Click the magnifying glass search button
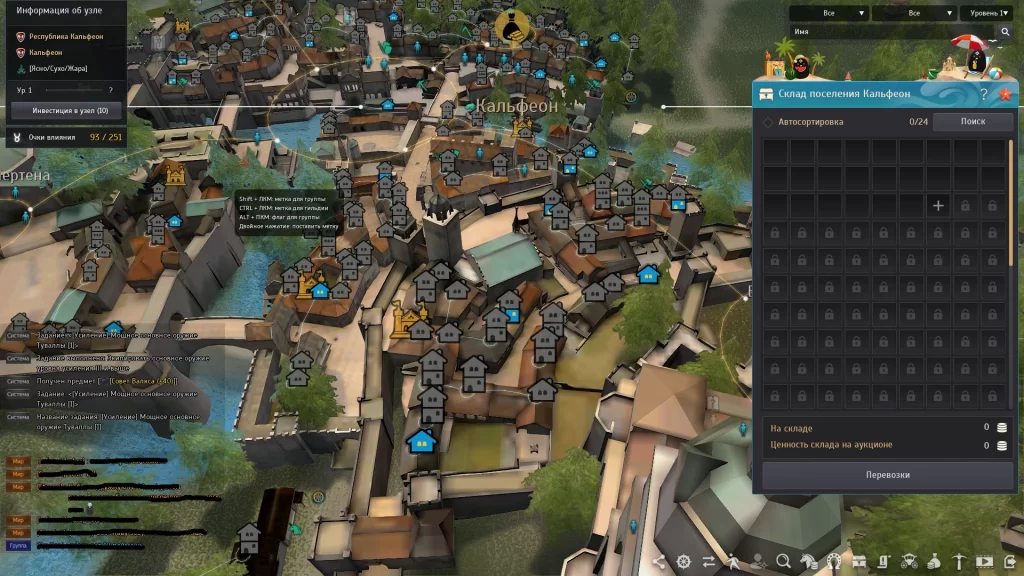This screenshot has height=576, width=1024. (x=1005, y=32)
